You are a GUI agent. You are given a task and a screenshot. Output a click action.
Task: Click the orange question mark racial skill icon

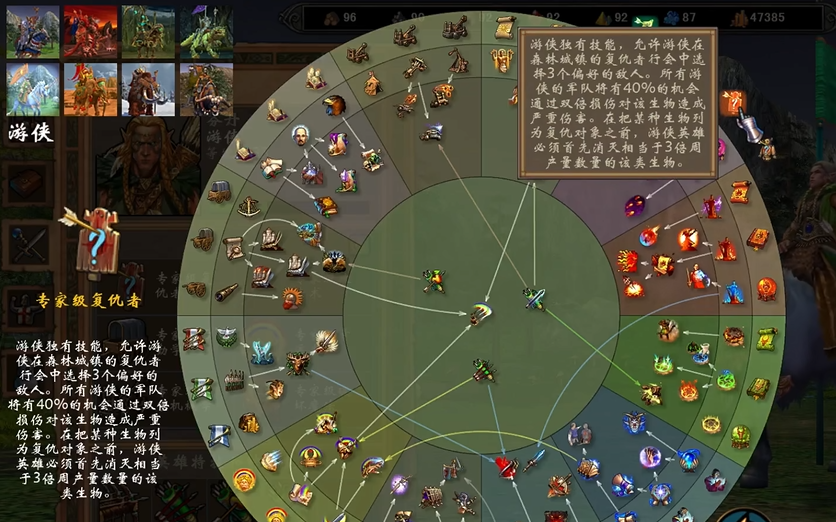(x=733, y=101)
